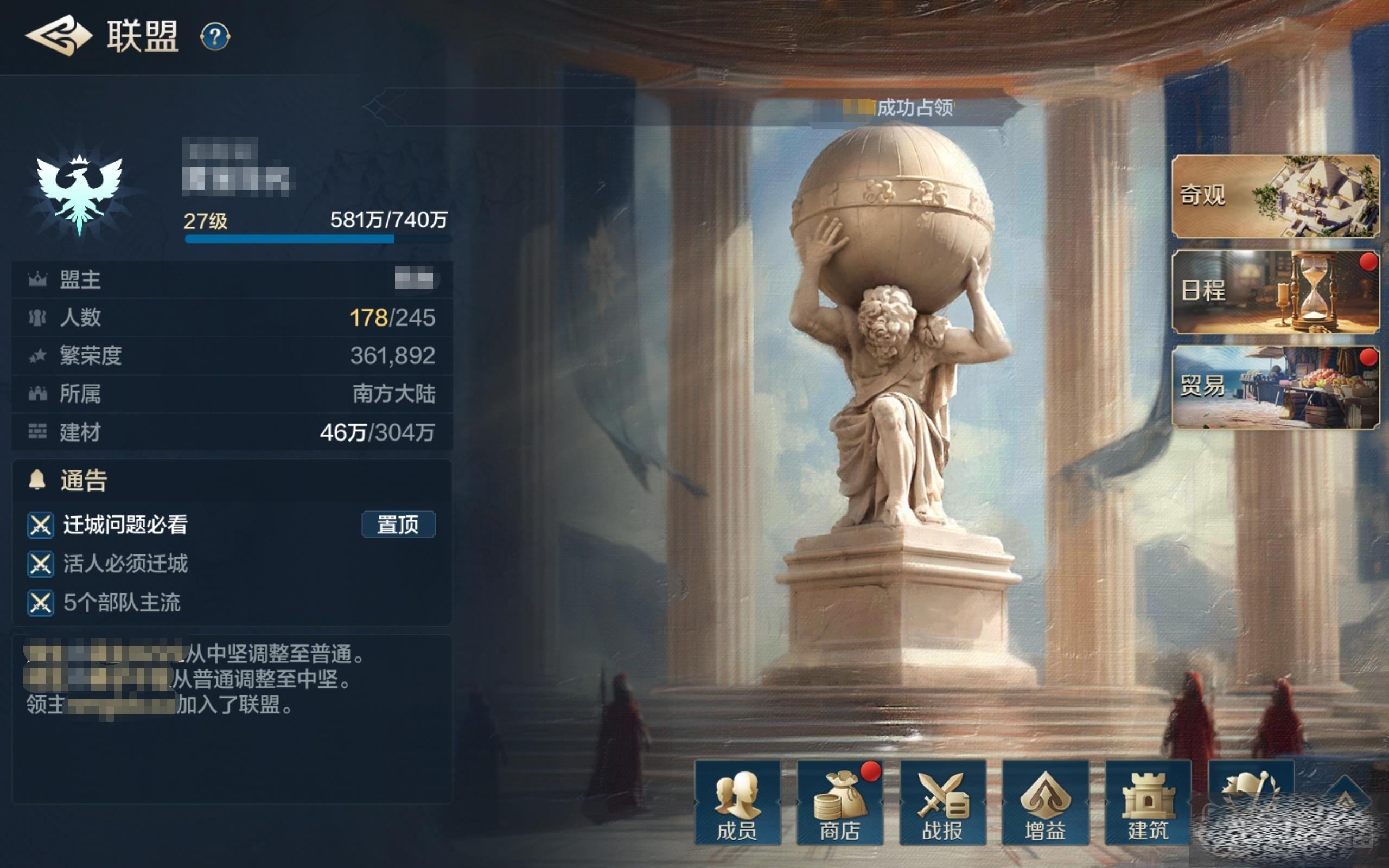Open the 成员 members list
The width and height of the screenshot is (1389, 868).
(x=737, y=802)
